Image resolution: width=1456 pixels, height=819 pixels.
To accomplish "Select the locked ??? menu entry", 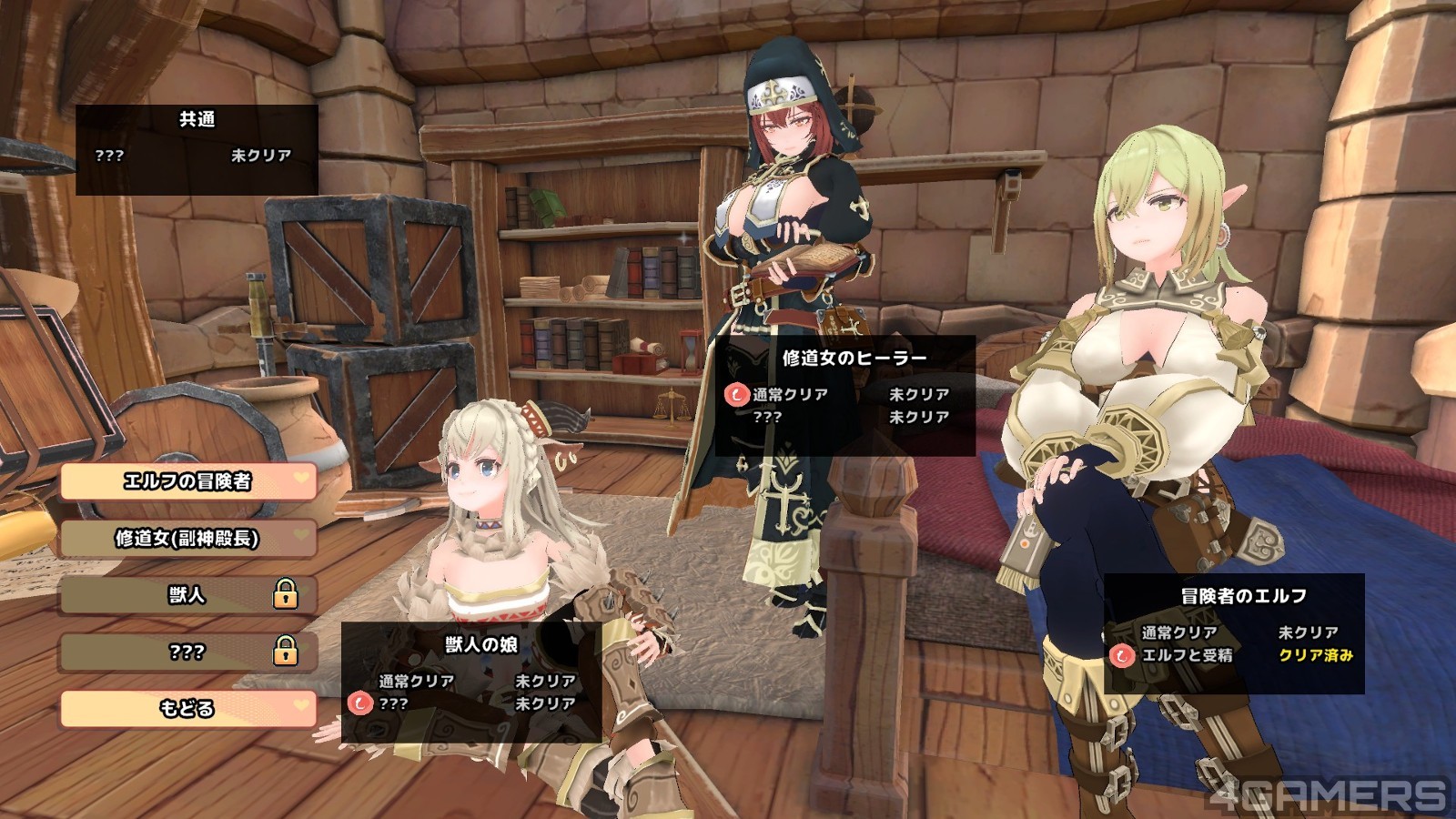I will pos(187,652).
